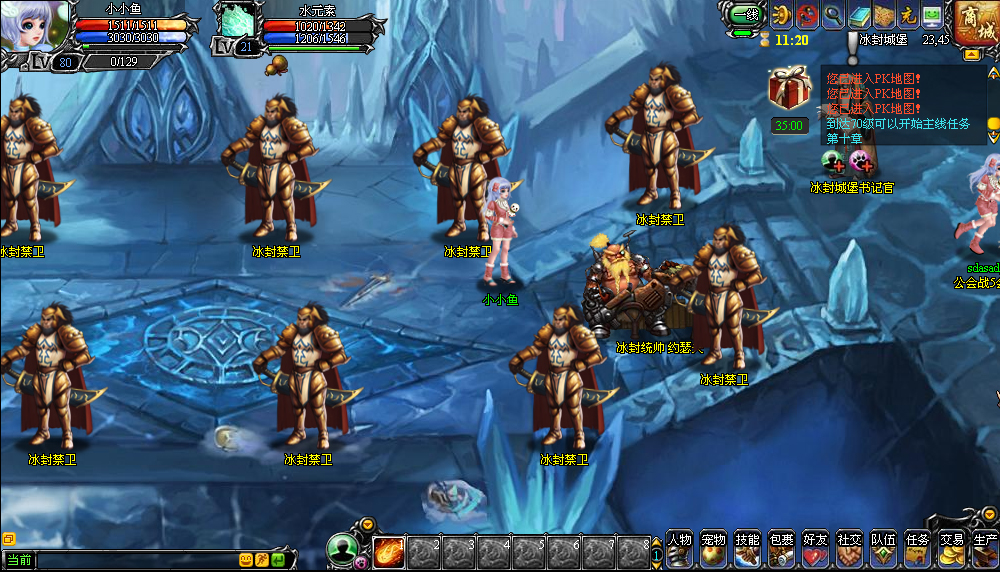Open the 包裹 inventory bag
Image resolution: width=1000 pixels, height=572 pixels.
tap(781, 548)
